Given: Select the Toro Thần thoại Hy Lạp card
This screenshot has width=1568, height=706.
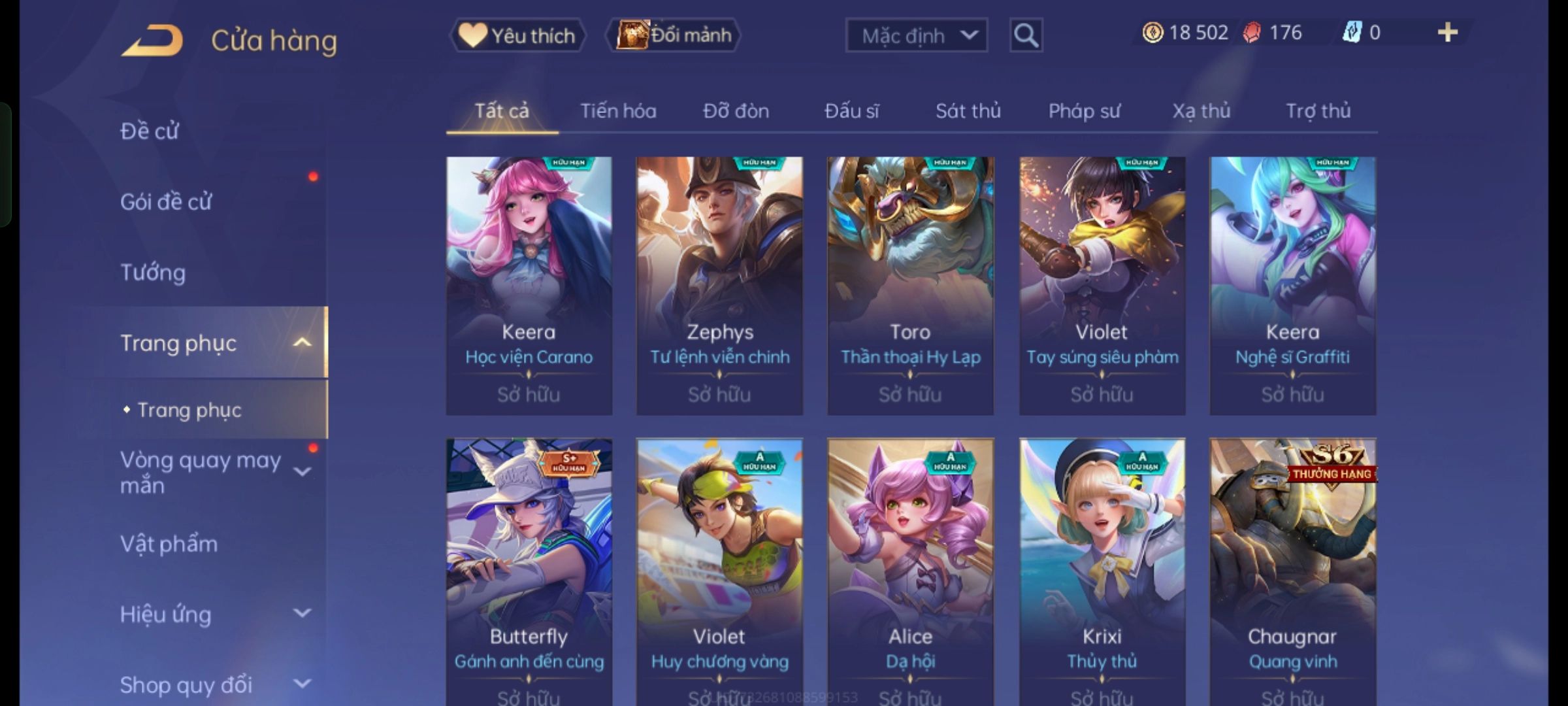Looking at the screenshot, I should [910, 285].
